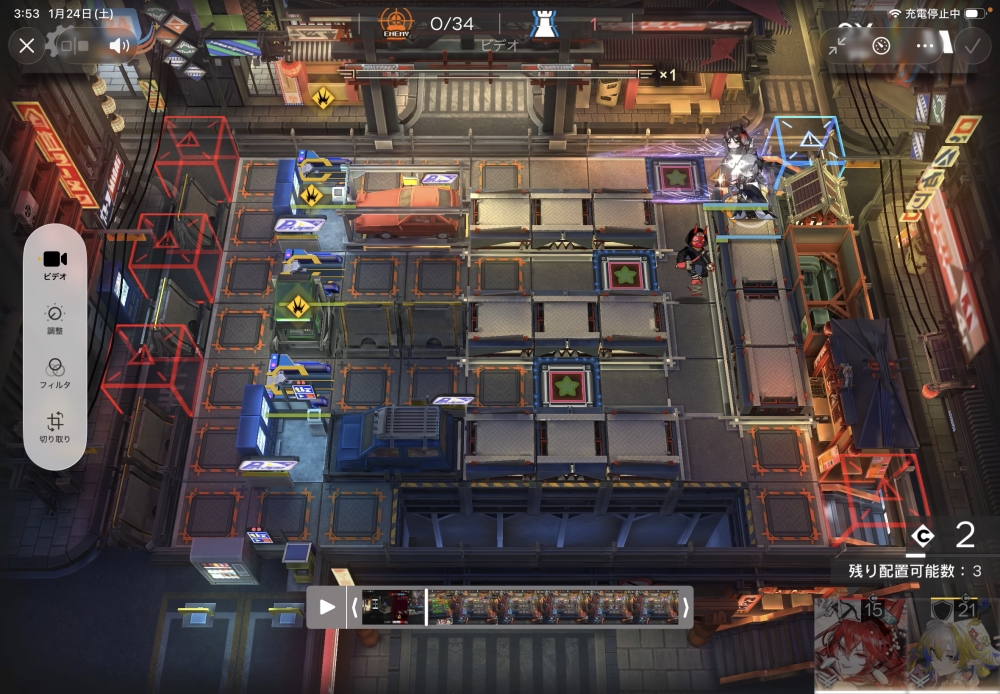Switch to the ビデオ editing tab
Screen dimensions: 1000x694
coord(55,264)
